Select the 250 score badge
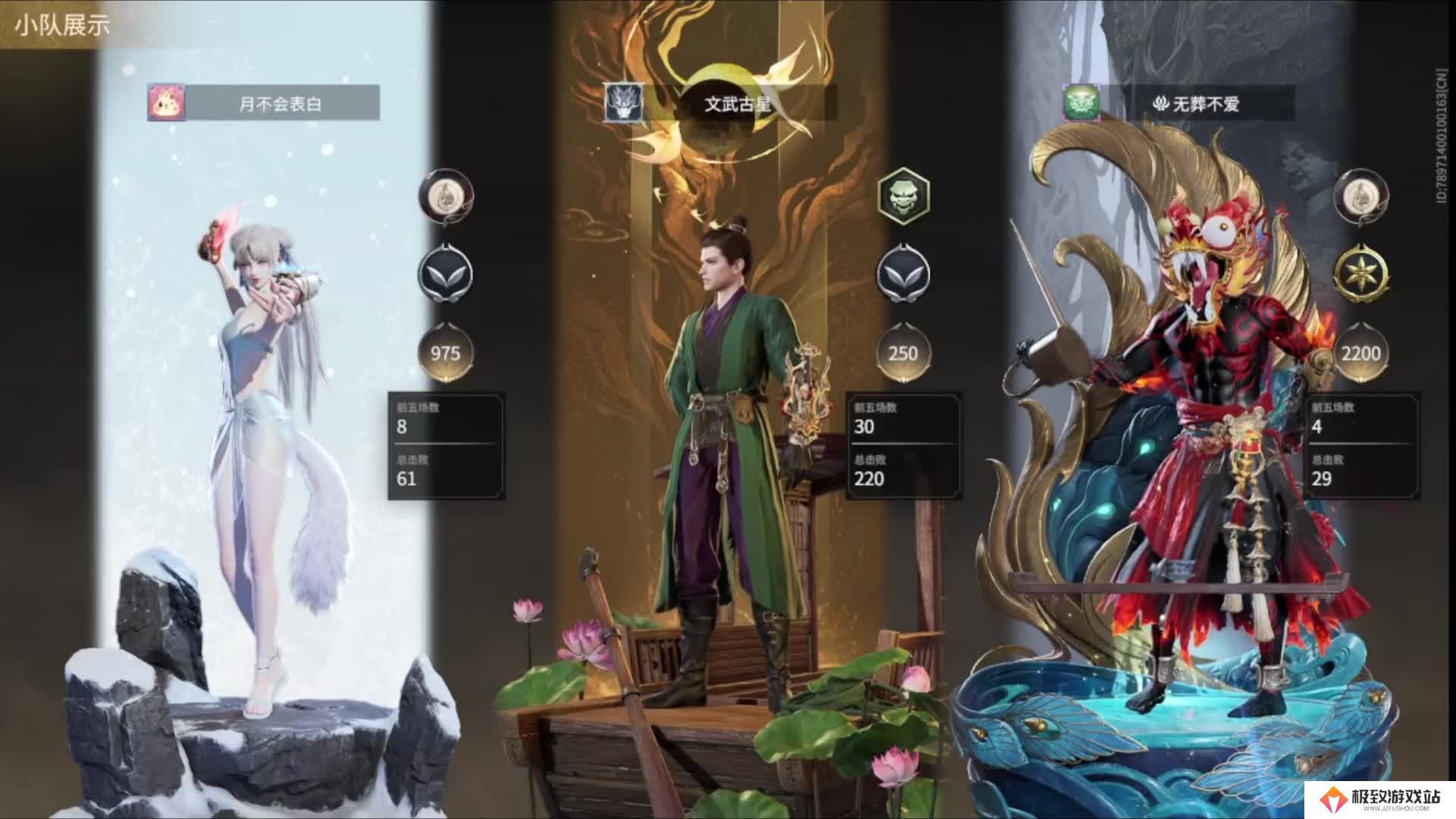Image resolution: width=1456 pixels, height=819 pixels. pyautogui.click(x=902, y=353)
